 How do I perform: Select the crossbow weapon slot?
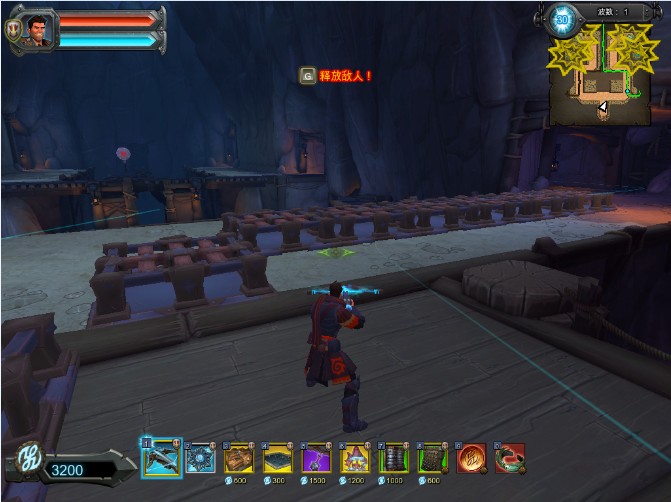161,457
